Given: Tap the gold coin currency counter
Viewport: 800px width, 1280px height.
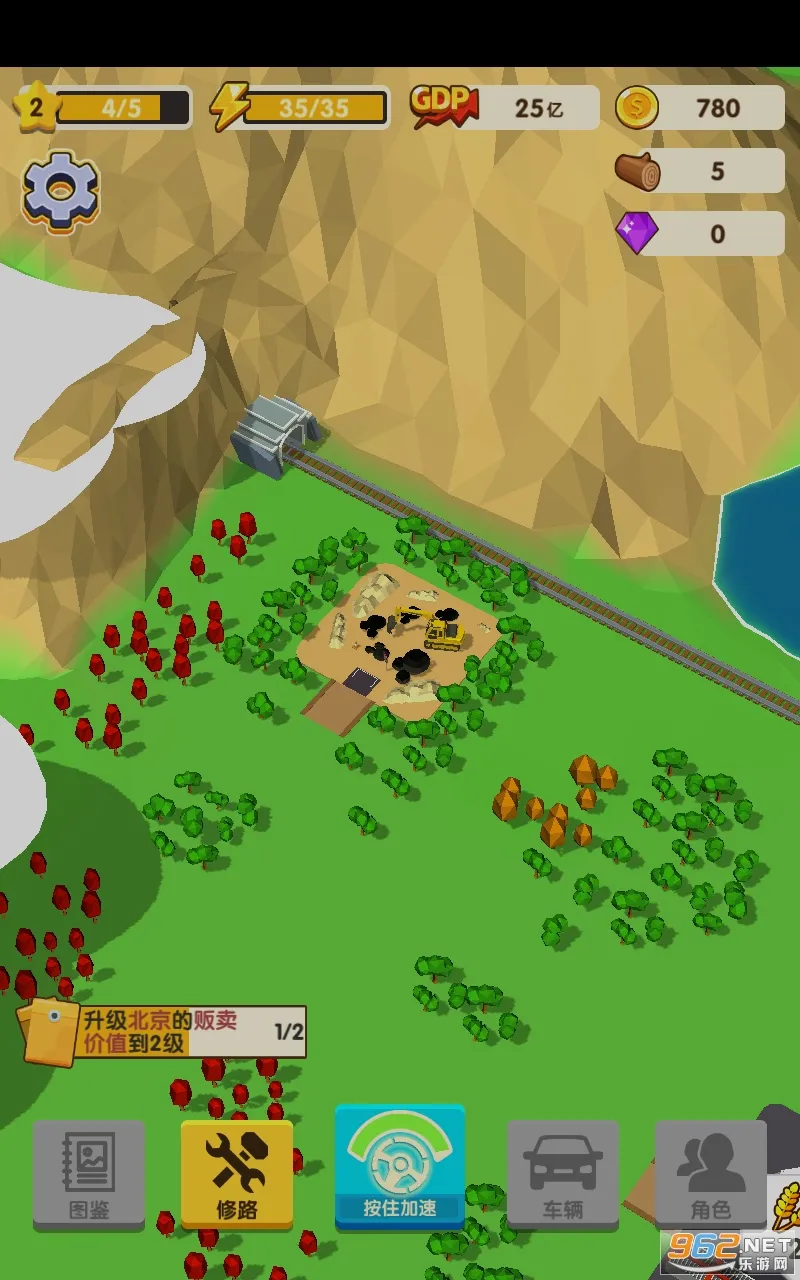Looking at the screenshot, I should pyautogui.click(x=700, y=108).
